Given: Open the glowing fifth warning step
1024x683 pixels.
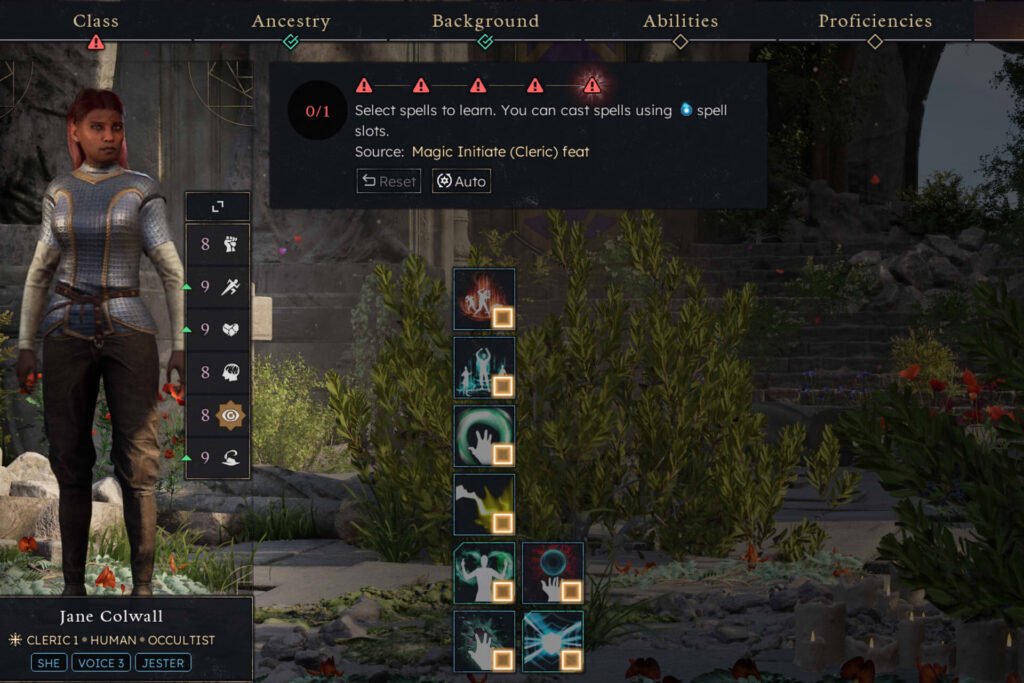Looking at the screenshot, I should (x=592, y=85).
